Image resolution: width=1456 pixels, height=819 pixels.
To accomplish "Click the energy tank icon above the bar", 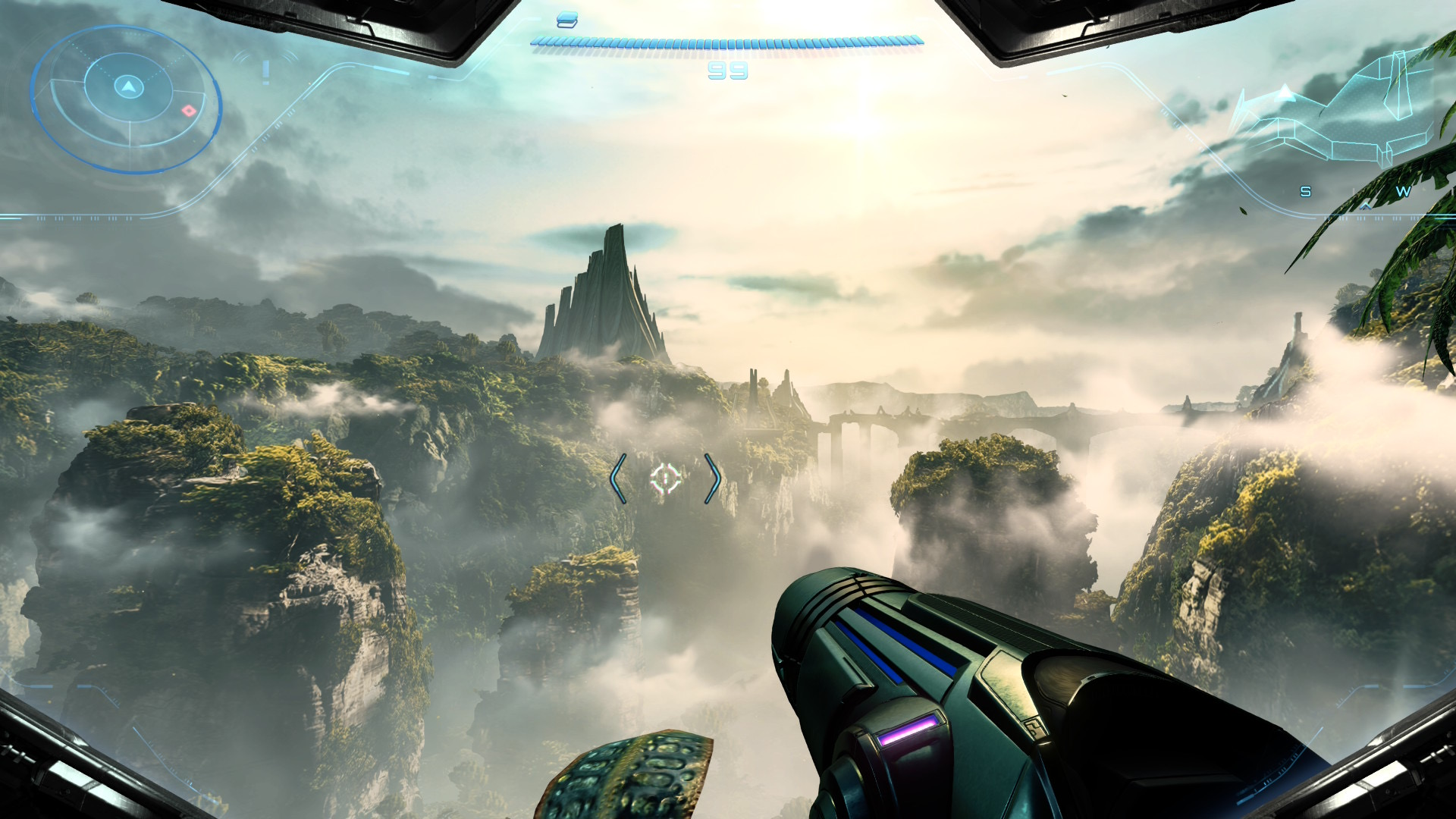I will point(566,20).
